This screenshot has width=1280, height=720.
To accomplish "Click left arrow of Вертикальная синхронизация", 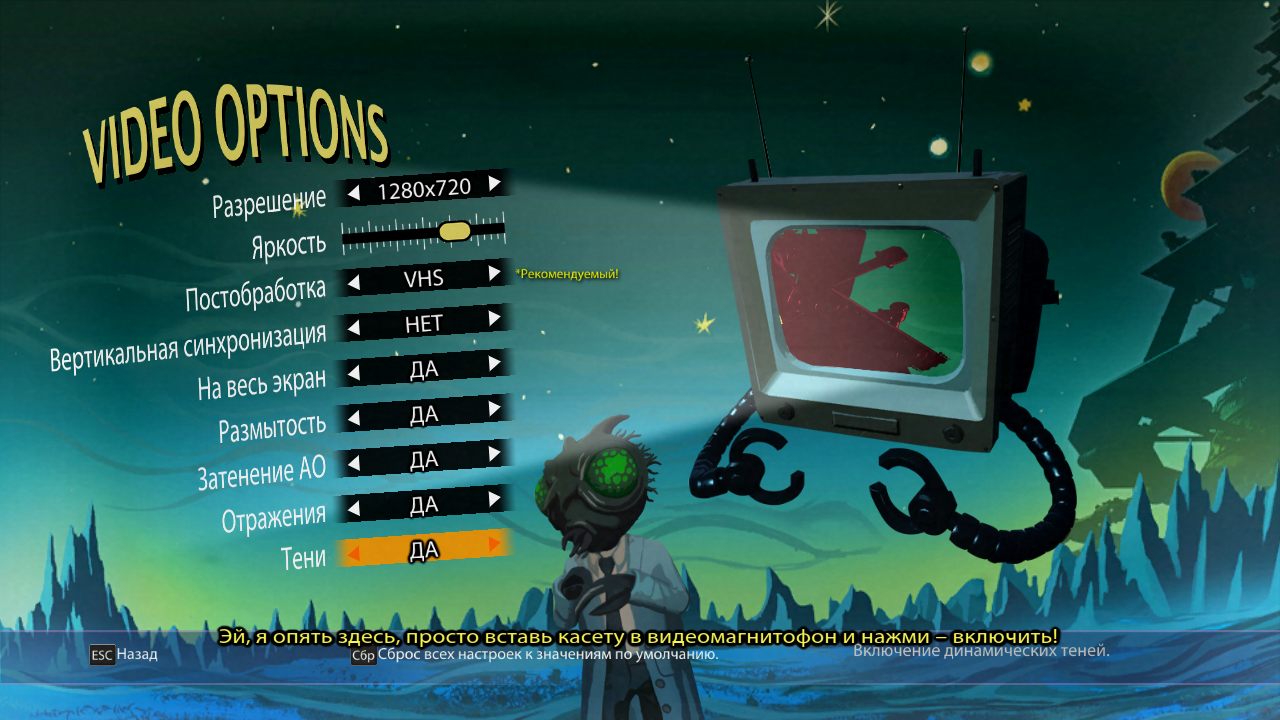I will tap(354, 328).
